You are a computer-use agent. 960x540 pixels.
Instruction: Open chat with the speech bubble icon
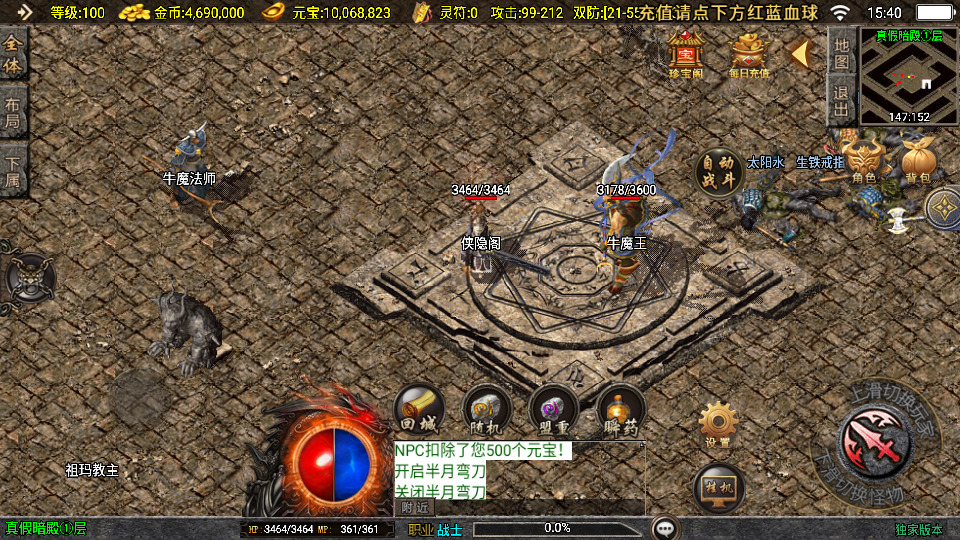click(x=666, y=528)
